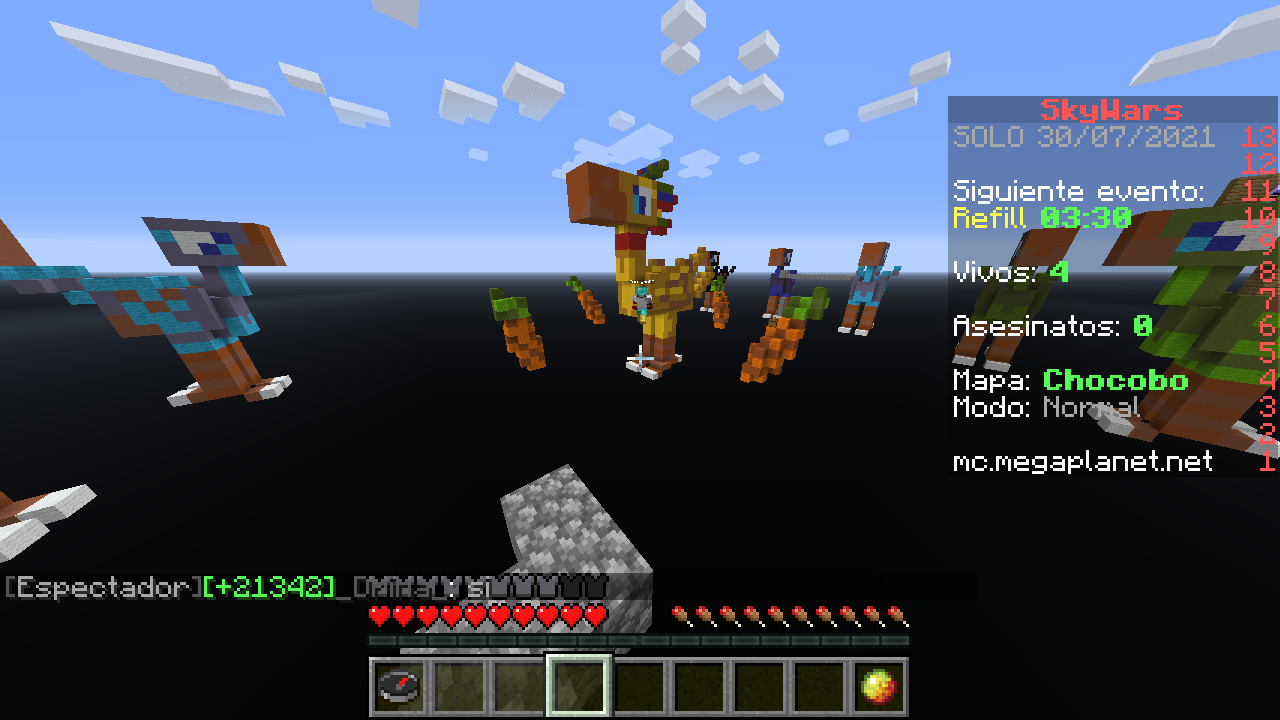Select the magma cream hotbar slot
Viewport: 1280px width, 720px height.
coord(879,687)
